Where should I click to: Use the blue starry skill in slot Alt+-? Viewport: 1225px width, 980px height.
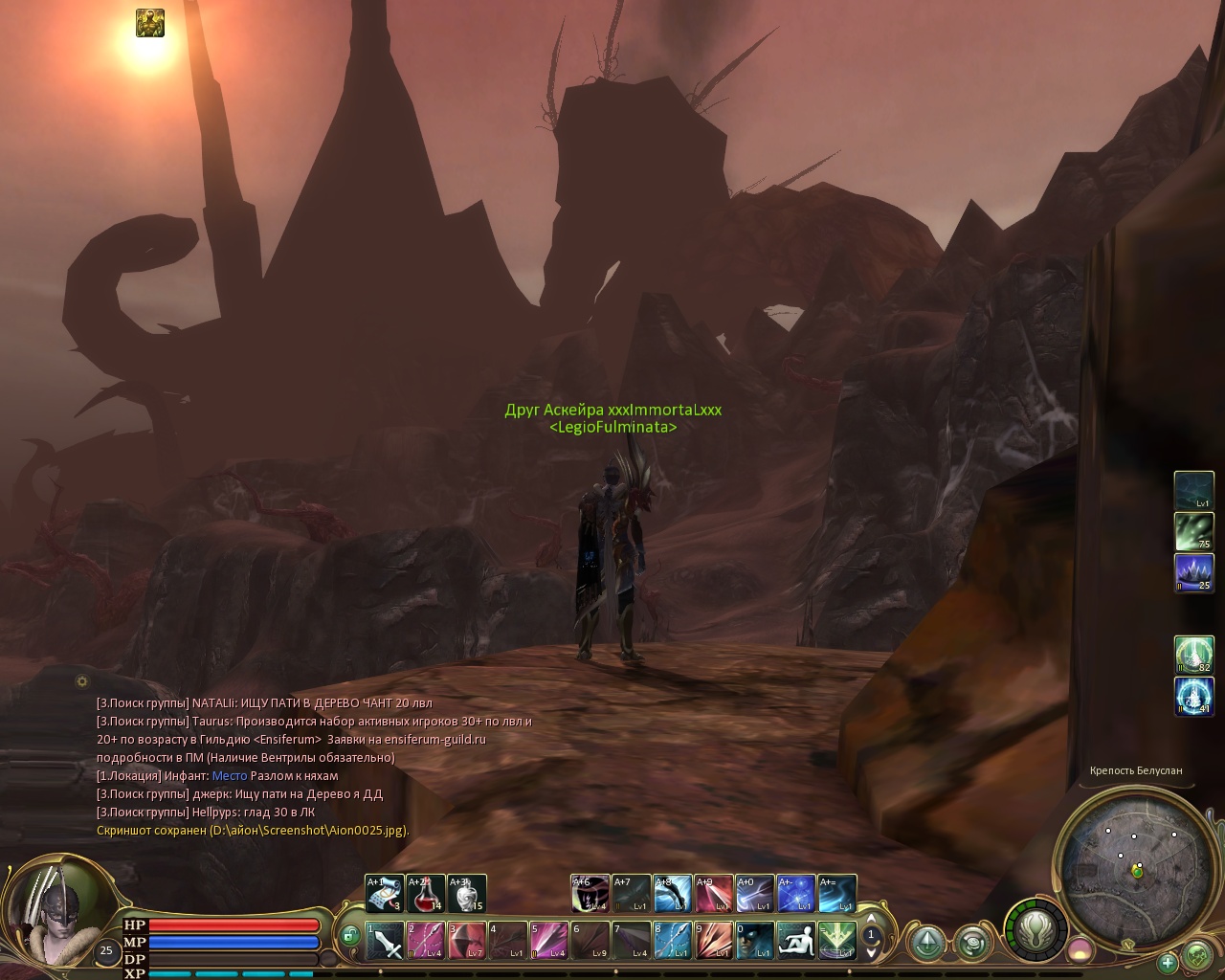[x=795, y=894]
